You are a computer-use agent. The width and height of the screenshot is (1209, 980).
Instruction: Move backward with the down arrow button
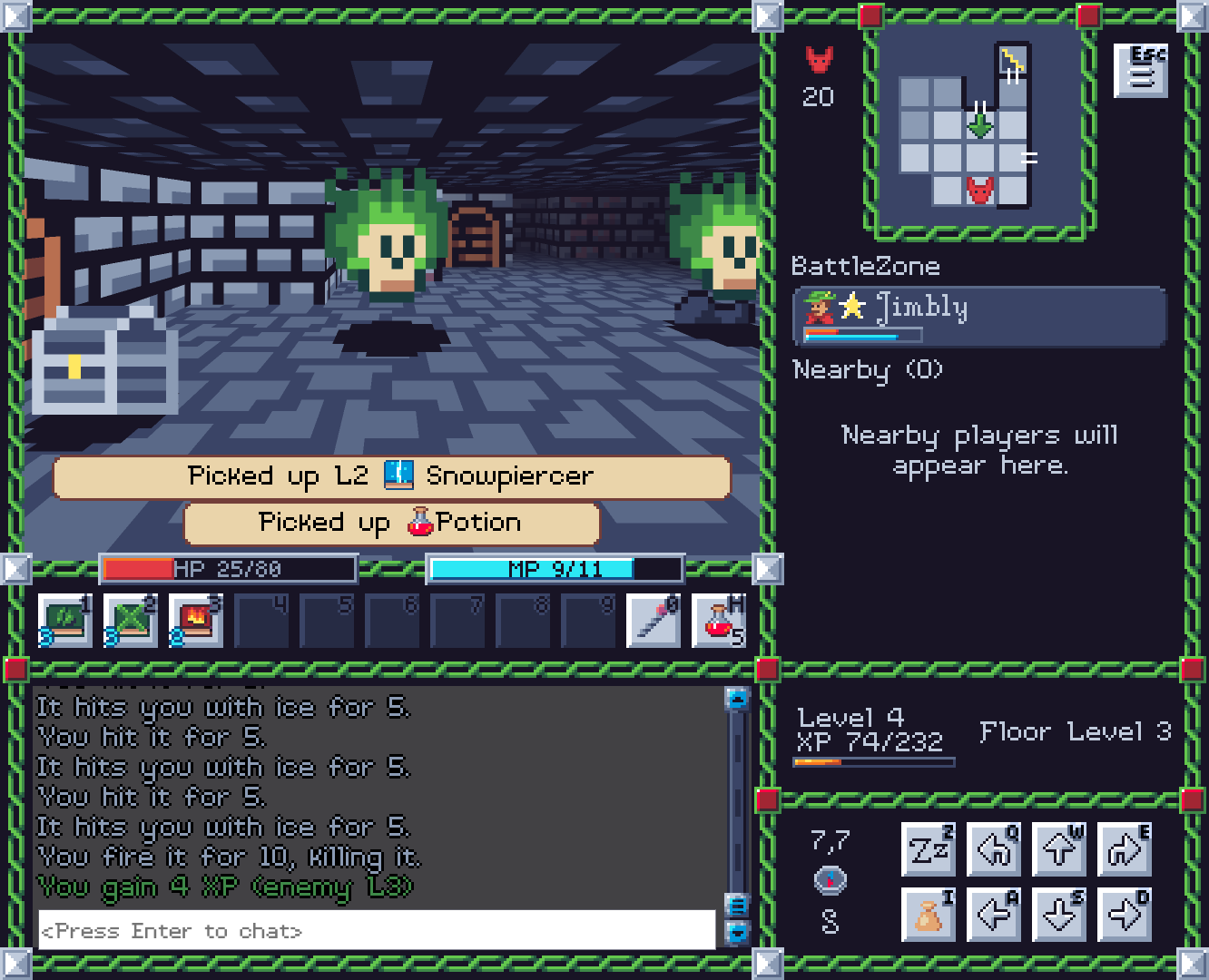1059,915
